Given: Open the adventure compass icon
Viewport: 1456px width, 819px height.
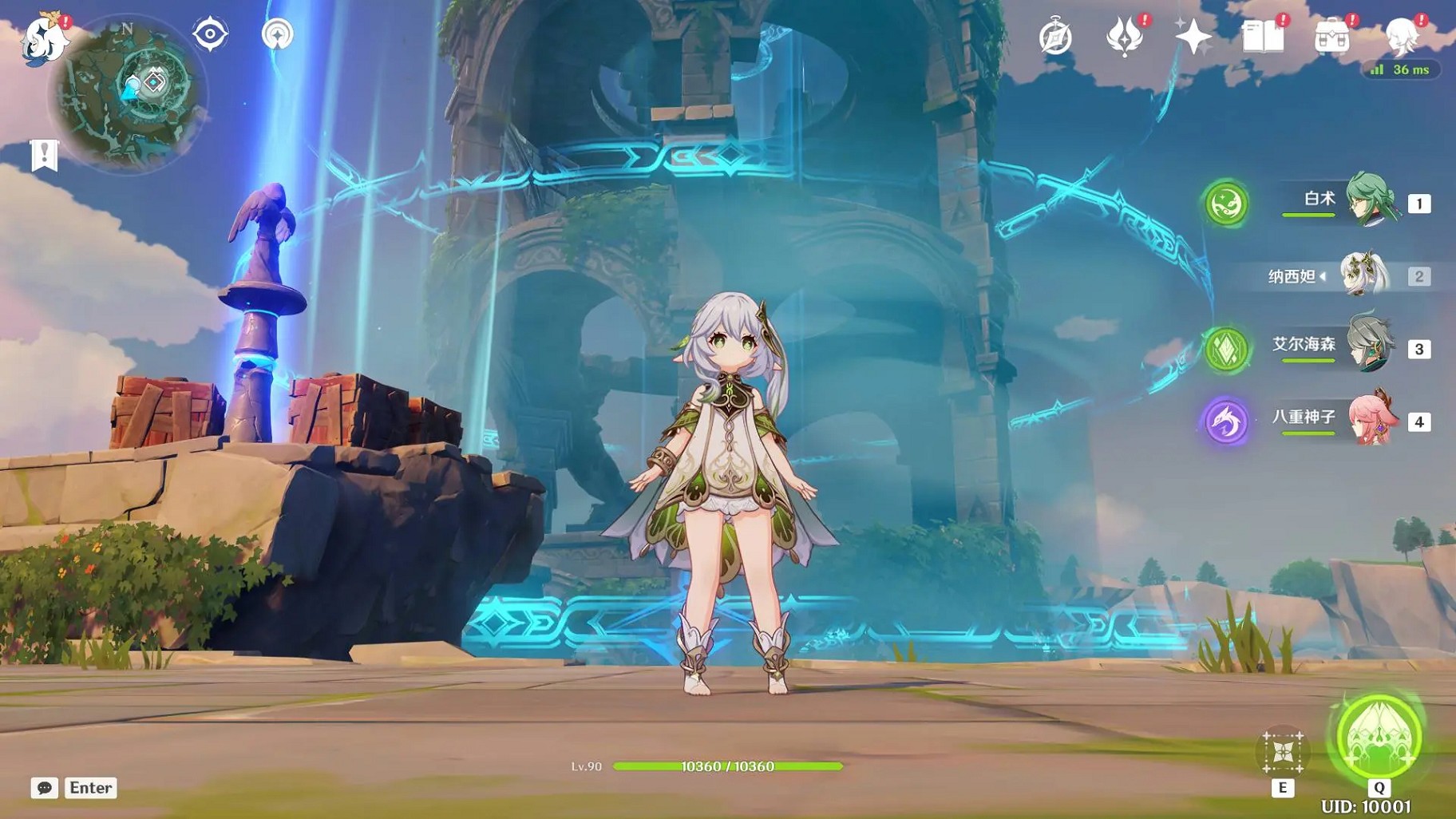Looking at the screenshot, I should tap(1055, 38).
